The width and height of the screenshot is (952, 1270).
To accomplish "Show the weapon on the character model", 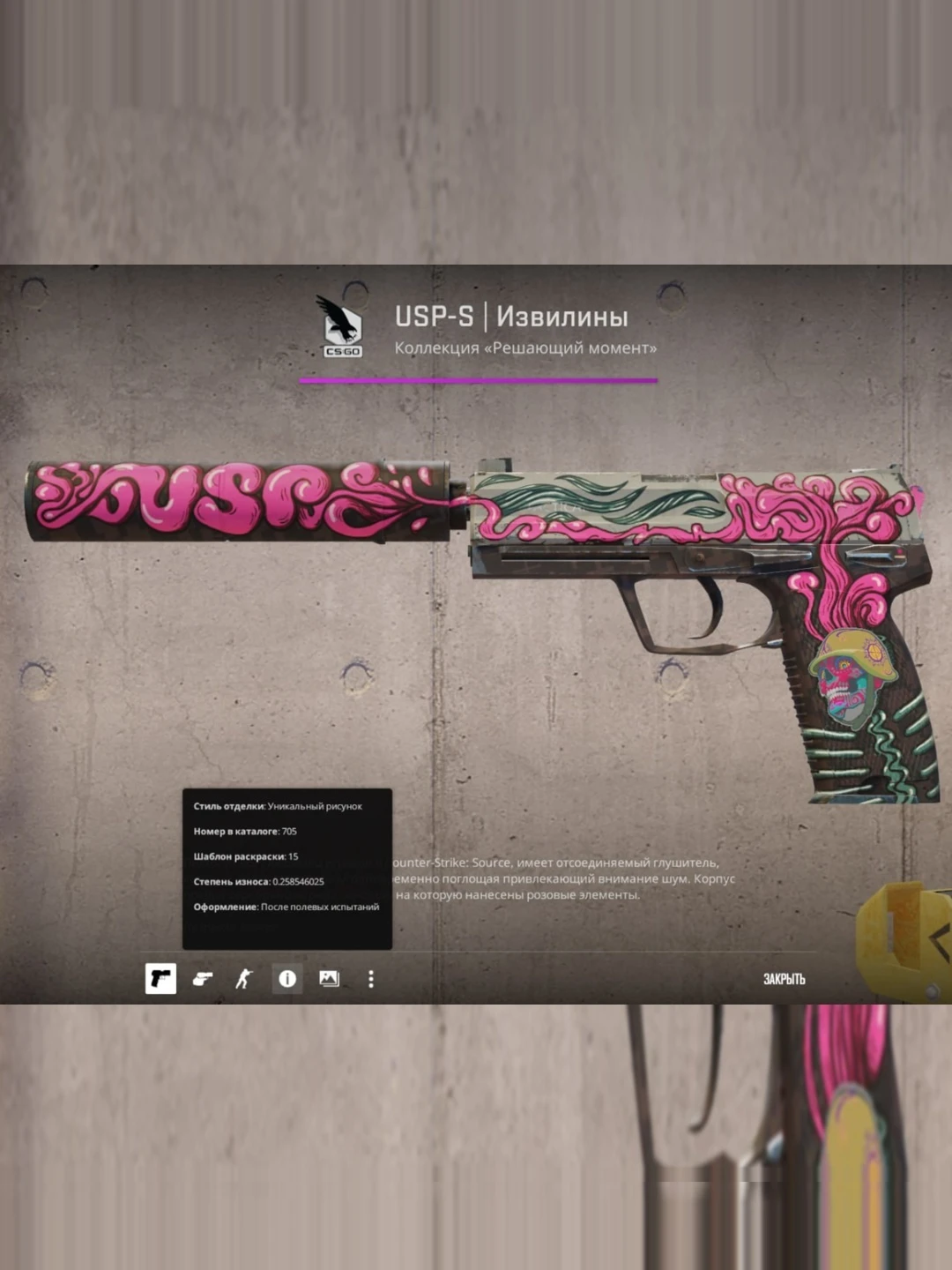I will click(x=244, y=978).
